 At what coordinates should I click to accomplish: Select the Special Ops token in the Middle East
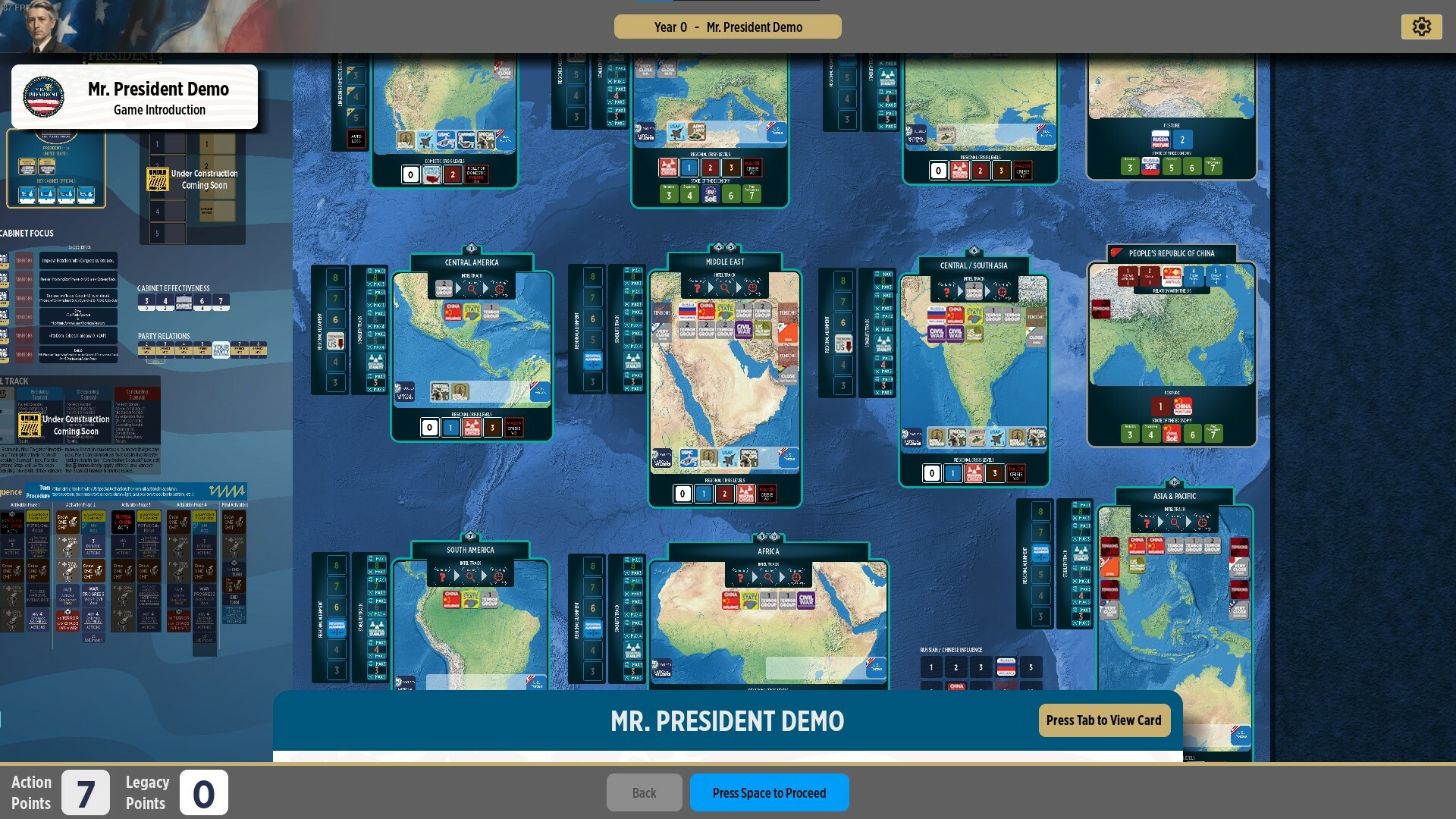tap(748, 456)
